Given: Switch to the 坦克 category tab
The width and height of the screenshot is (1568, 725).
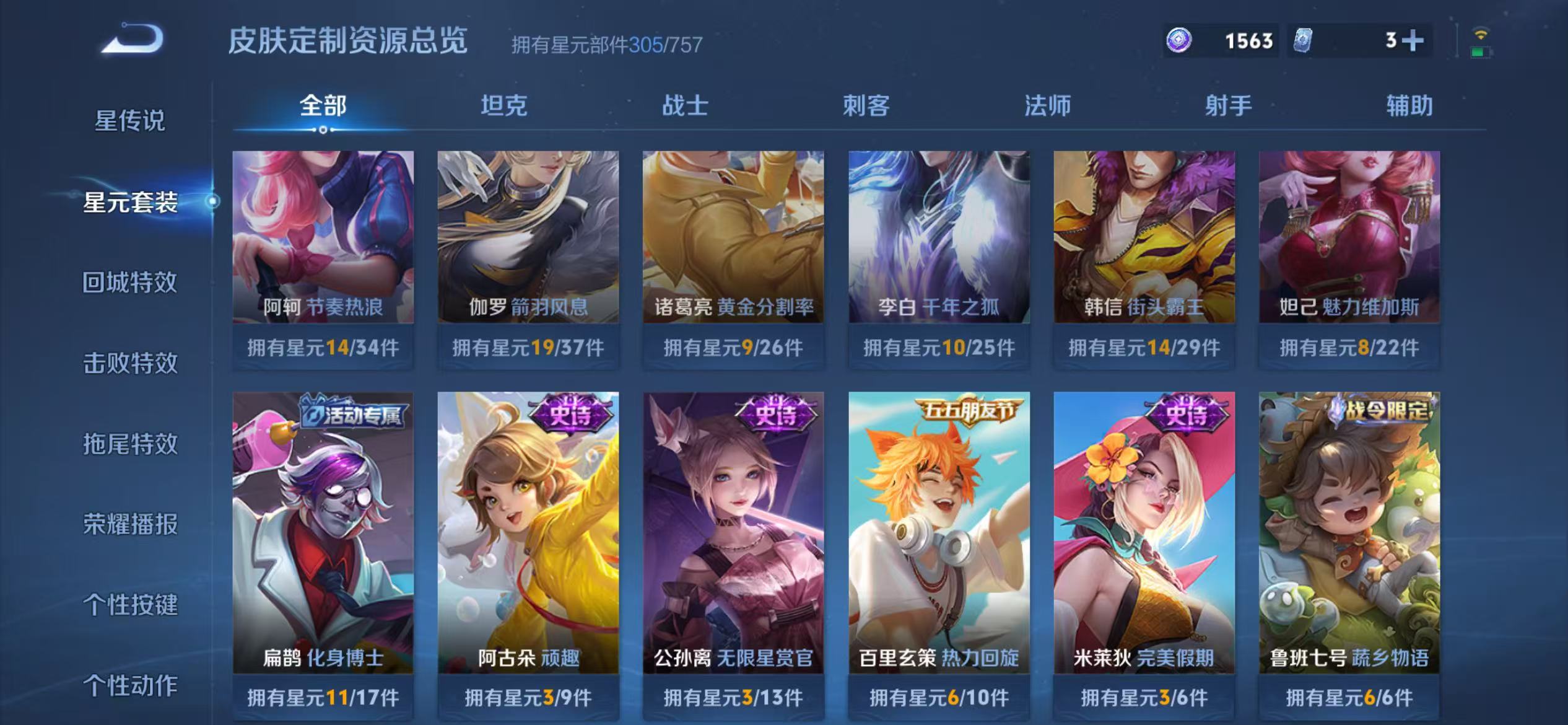Looking at the screenshot, I should click(505, 107).
